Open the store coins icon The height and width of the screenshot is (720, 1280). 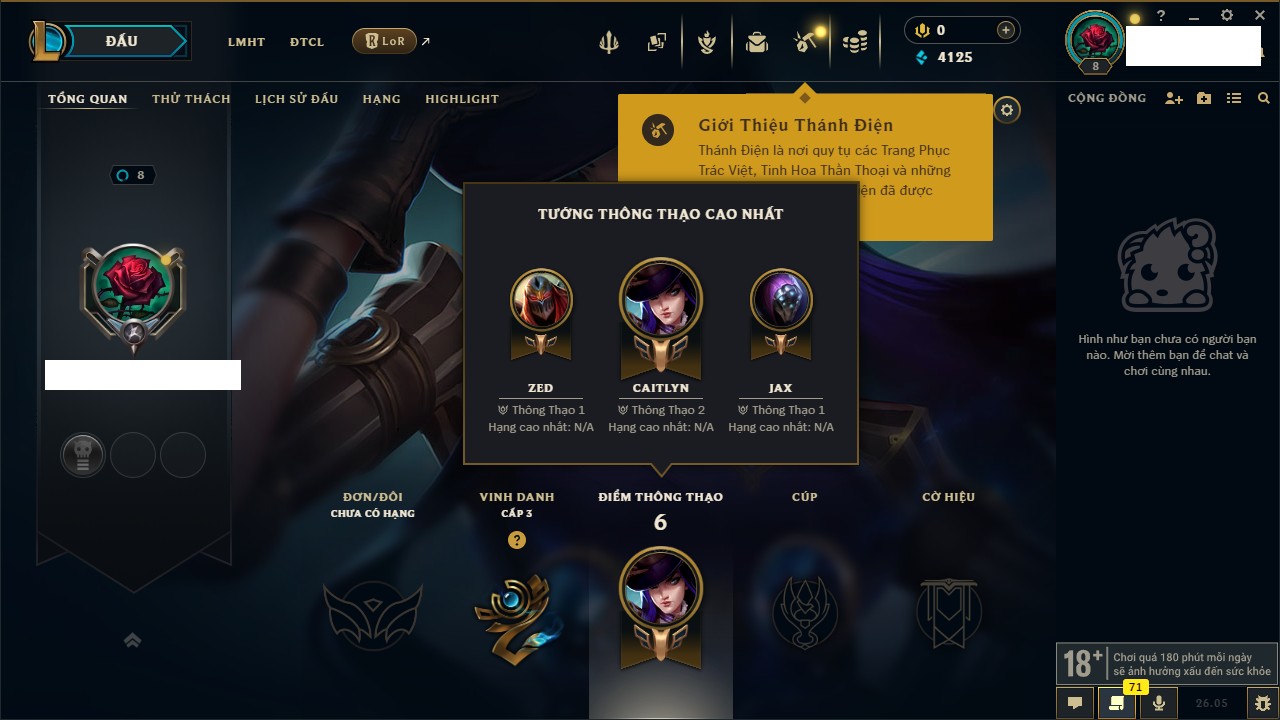[854, 42]
